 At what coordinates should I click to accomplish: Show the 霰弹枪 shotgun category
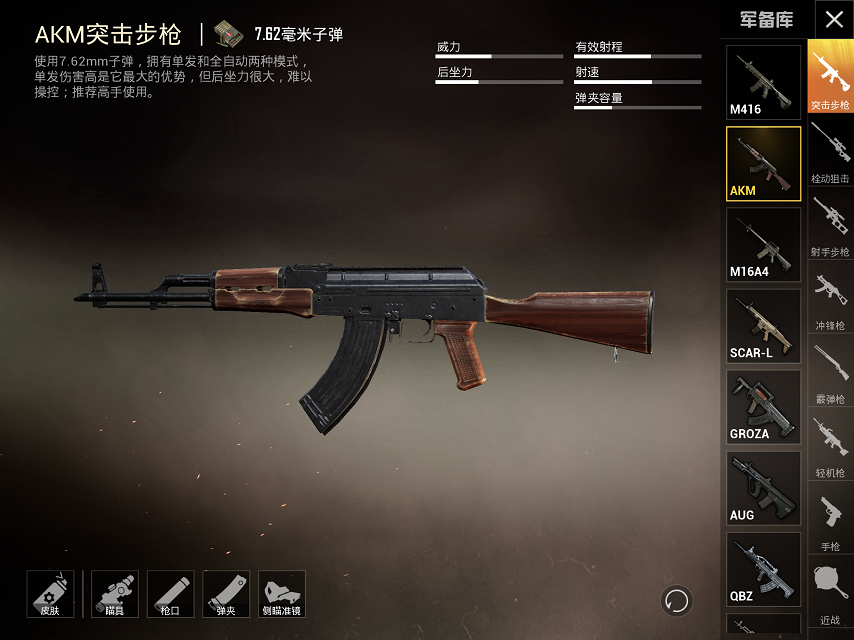830,372
